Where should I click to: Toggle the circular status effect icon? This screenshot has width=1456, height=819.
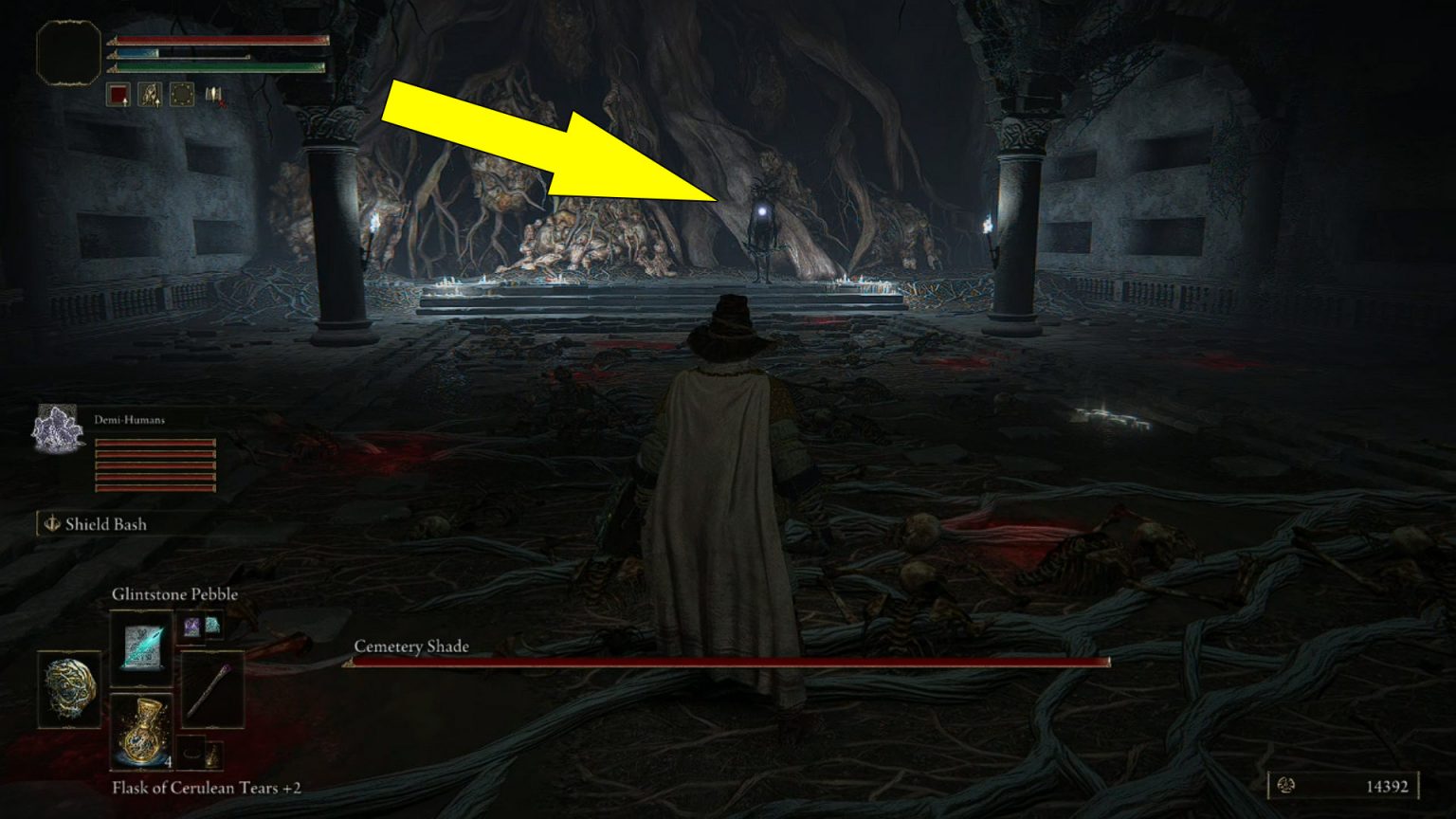pyautogui.click(x=182, y=94)
